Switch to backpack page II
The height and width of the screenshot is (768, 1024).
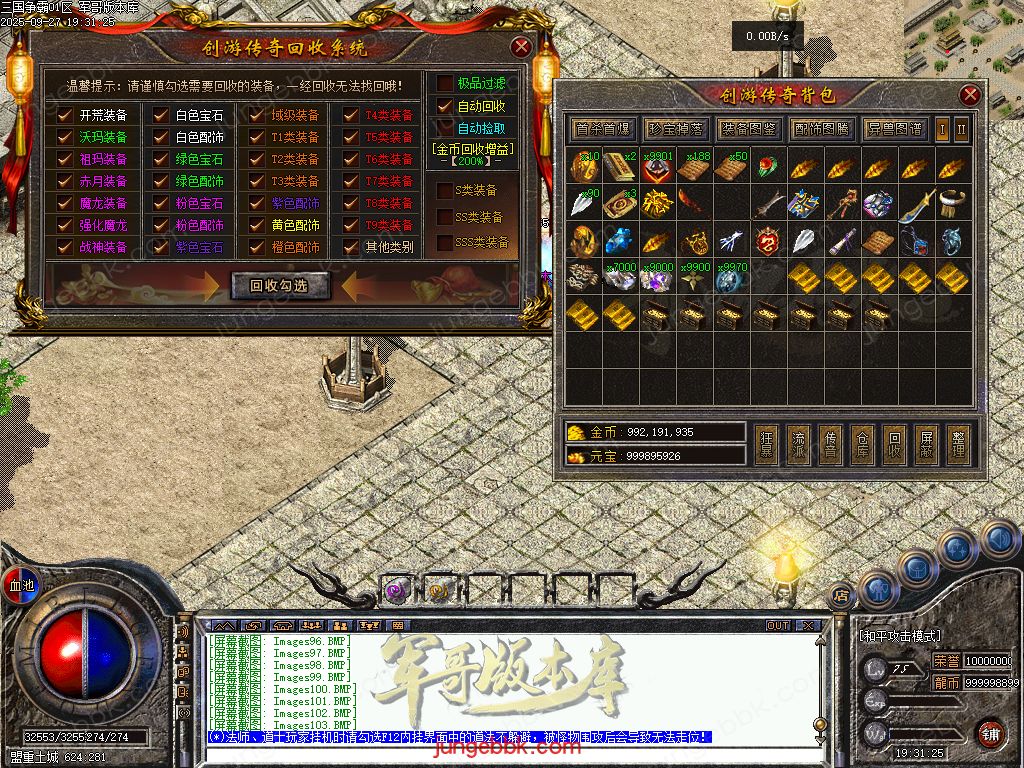(961, 129)
